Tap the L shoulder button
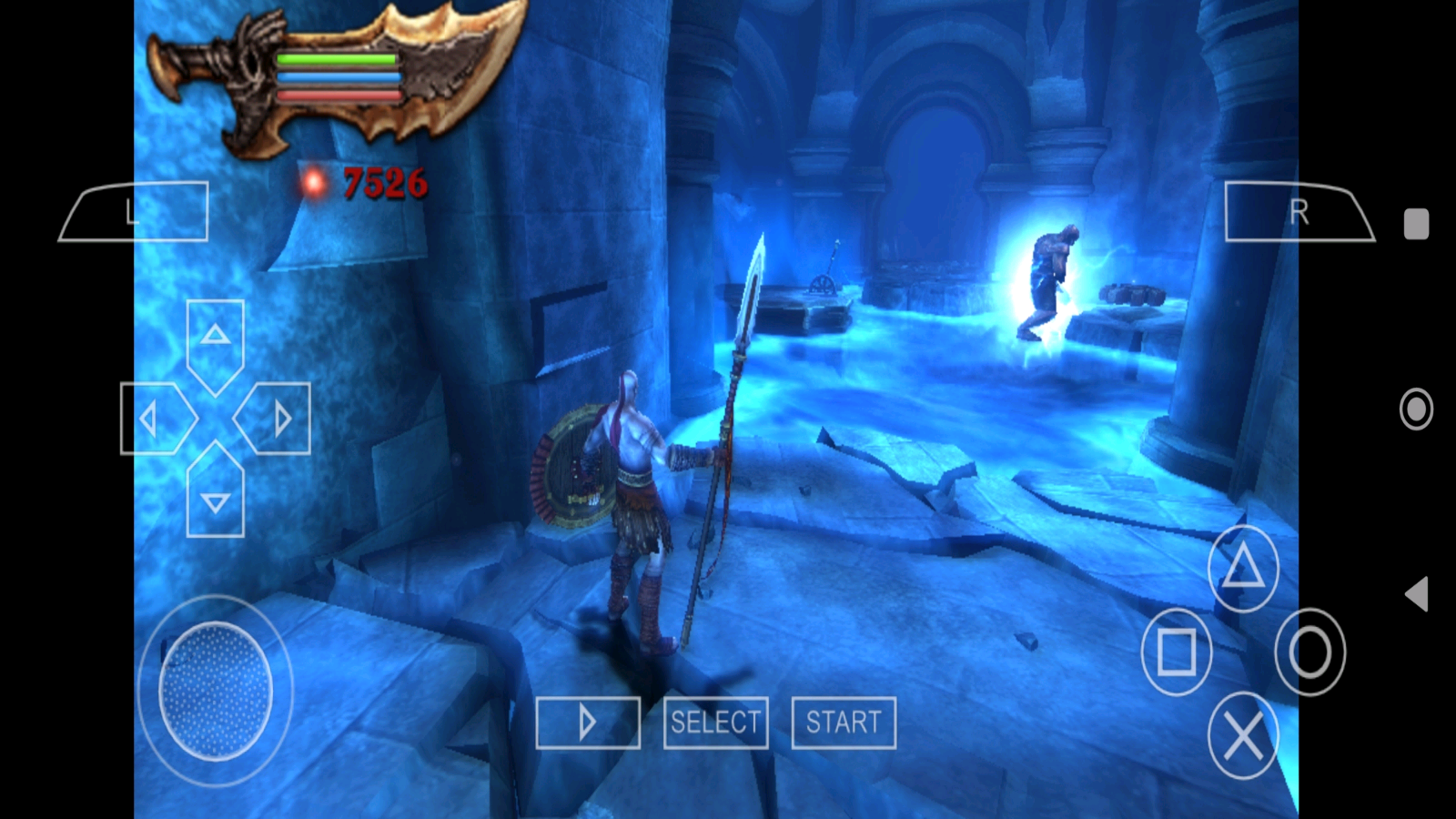This screenshot has width=1456, height=819. (135, 212)
